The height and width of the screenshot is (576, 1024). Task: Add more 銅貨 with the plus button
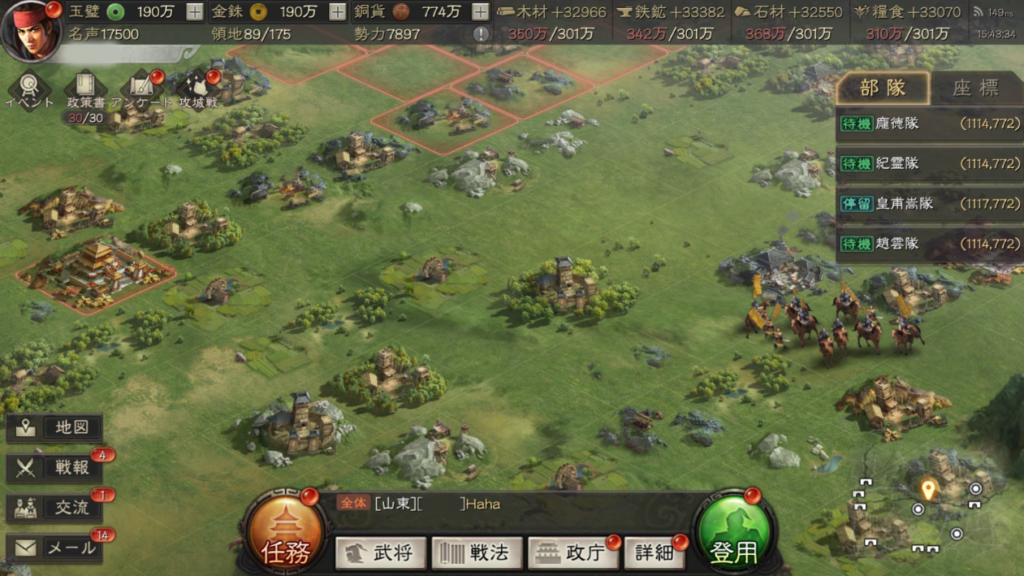[x=480, y=12]
